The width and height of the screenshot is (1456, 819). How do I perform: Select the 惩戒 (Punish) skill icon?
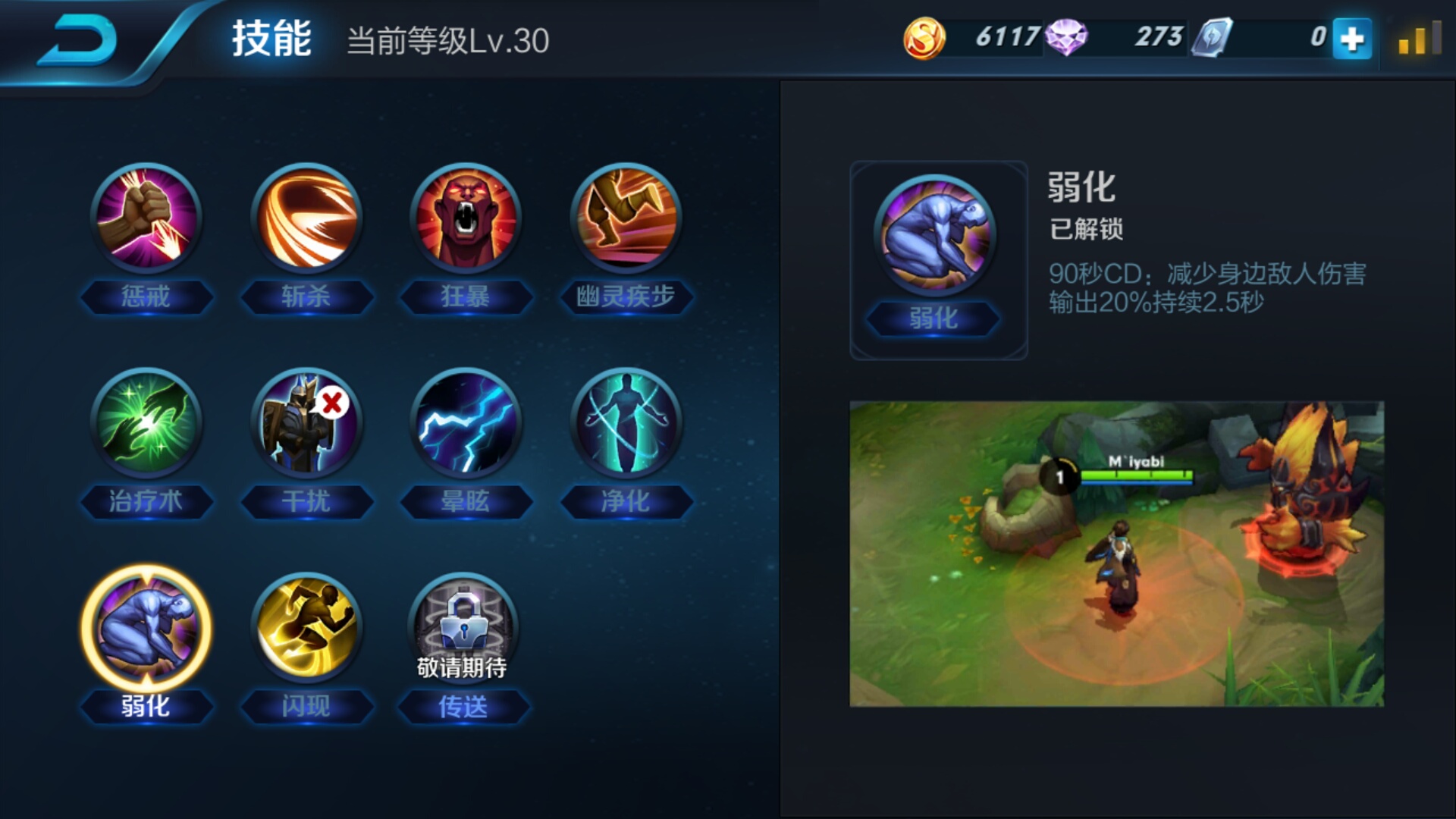click(146, 219)
